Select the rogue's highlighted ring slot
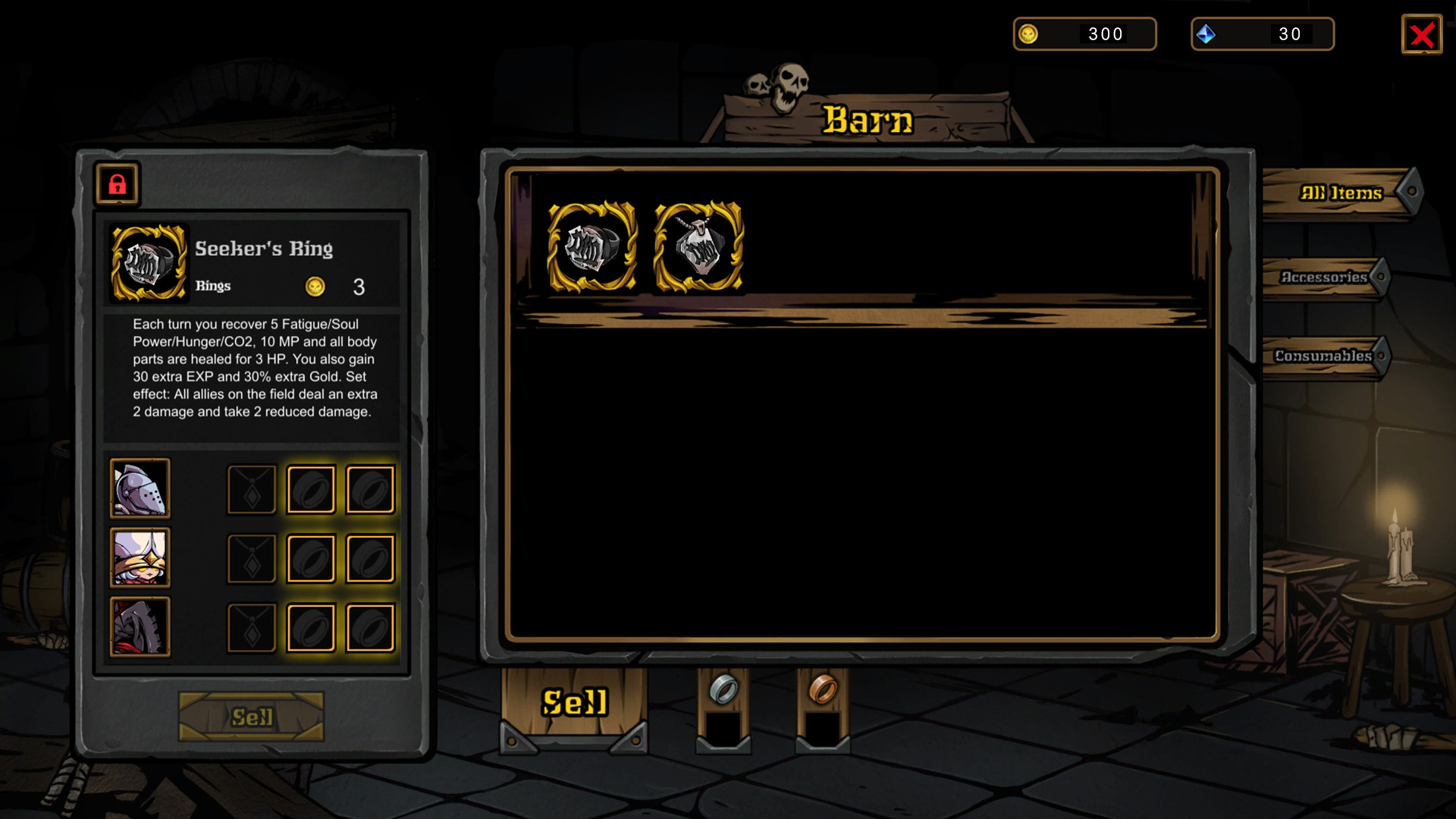 pos(311,628)
